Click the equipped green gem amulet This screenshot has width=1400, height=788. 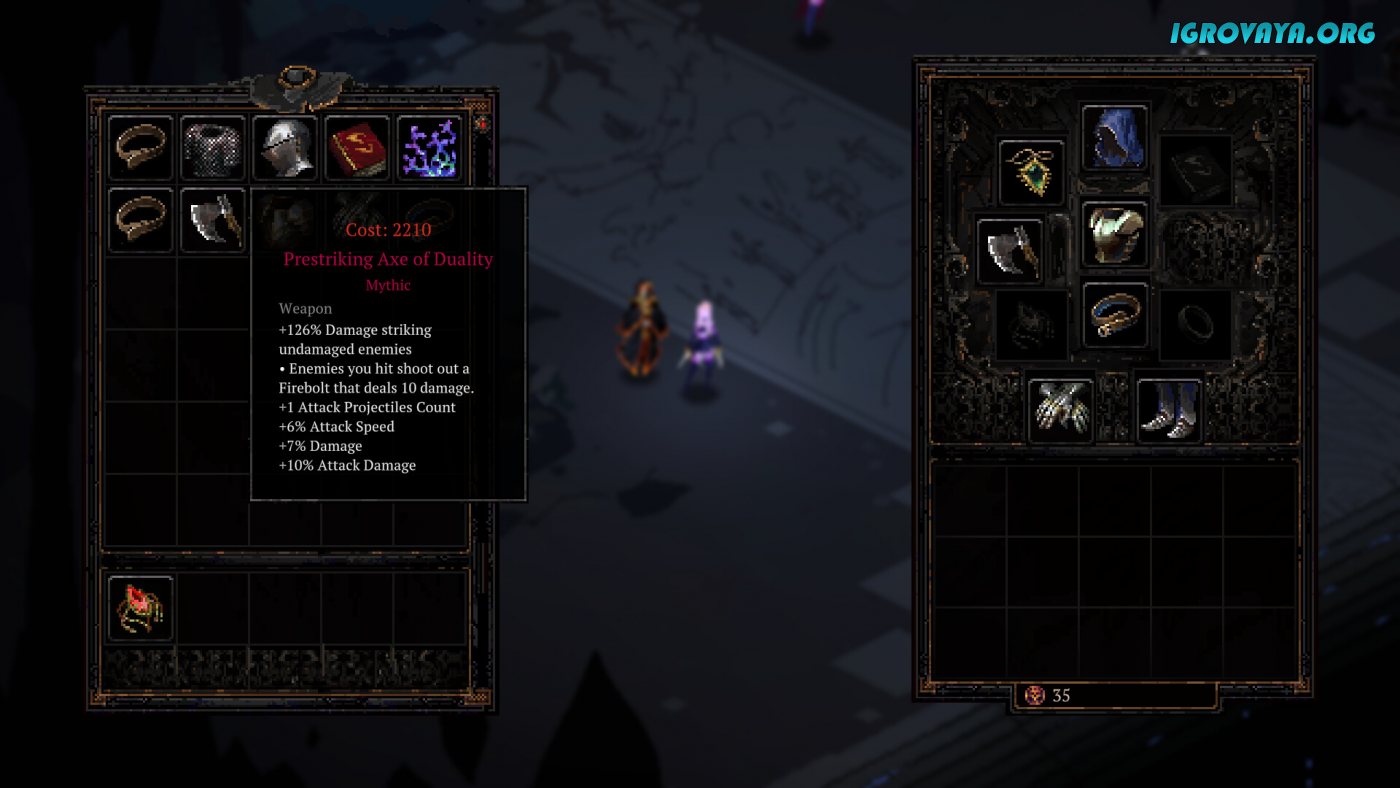click(x=1031, y=171)
